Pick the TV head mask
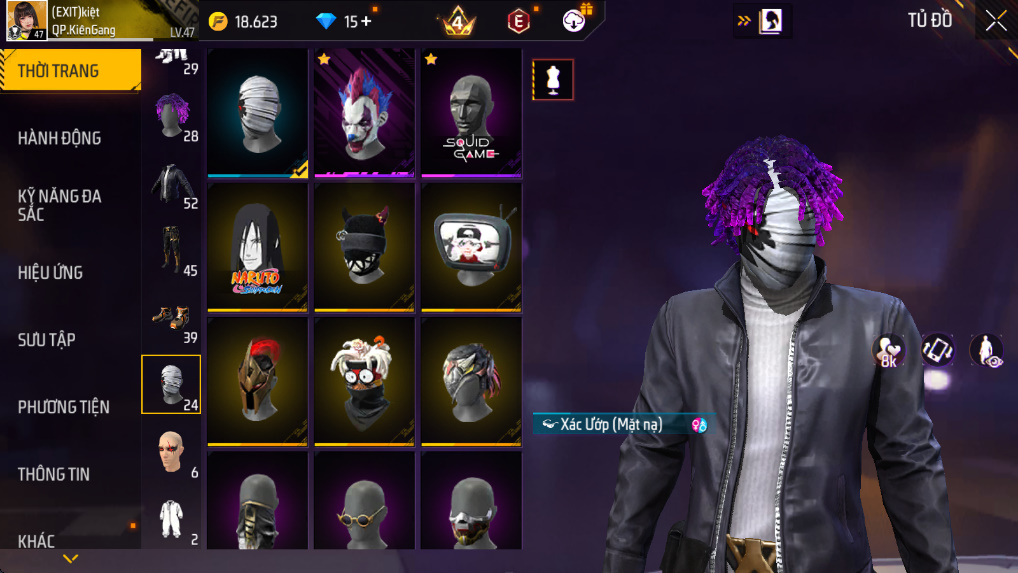This screenshot has width=1018, height=573. (471, 246)
